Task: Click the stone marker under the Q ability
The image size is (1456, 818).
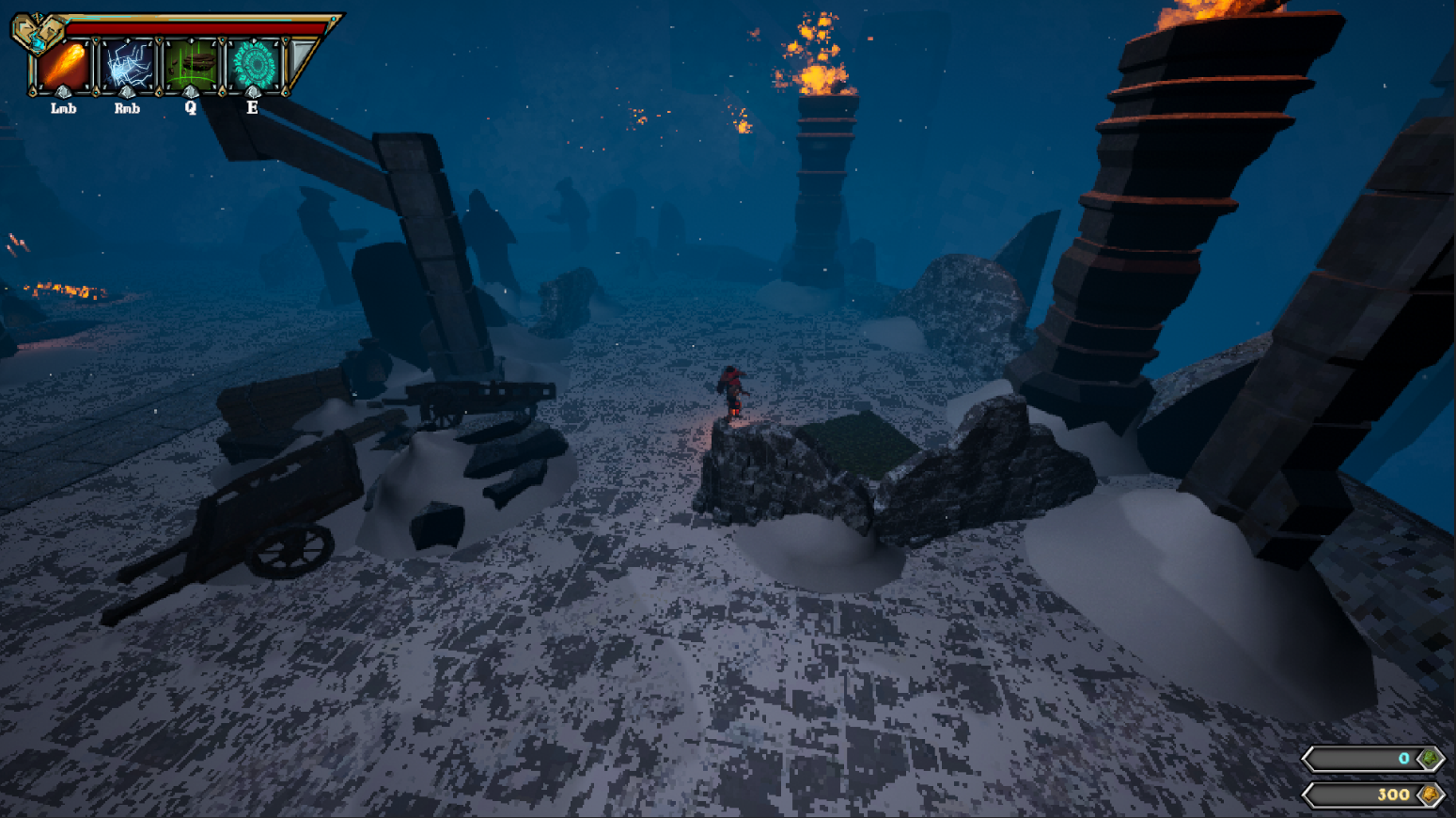Action: click(x=191, y=92)
